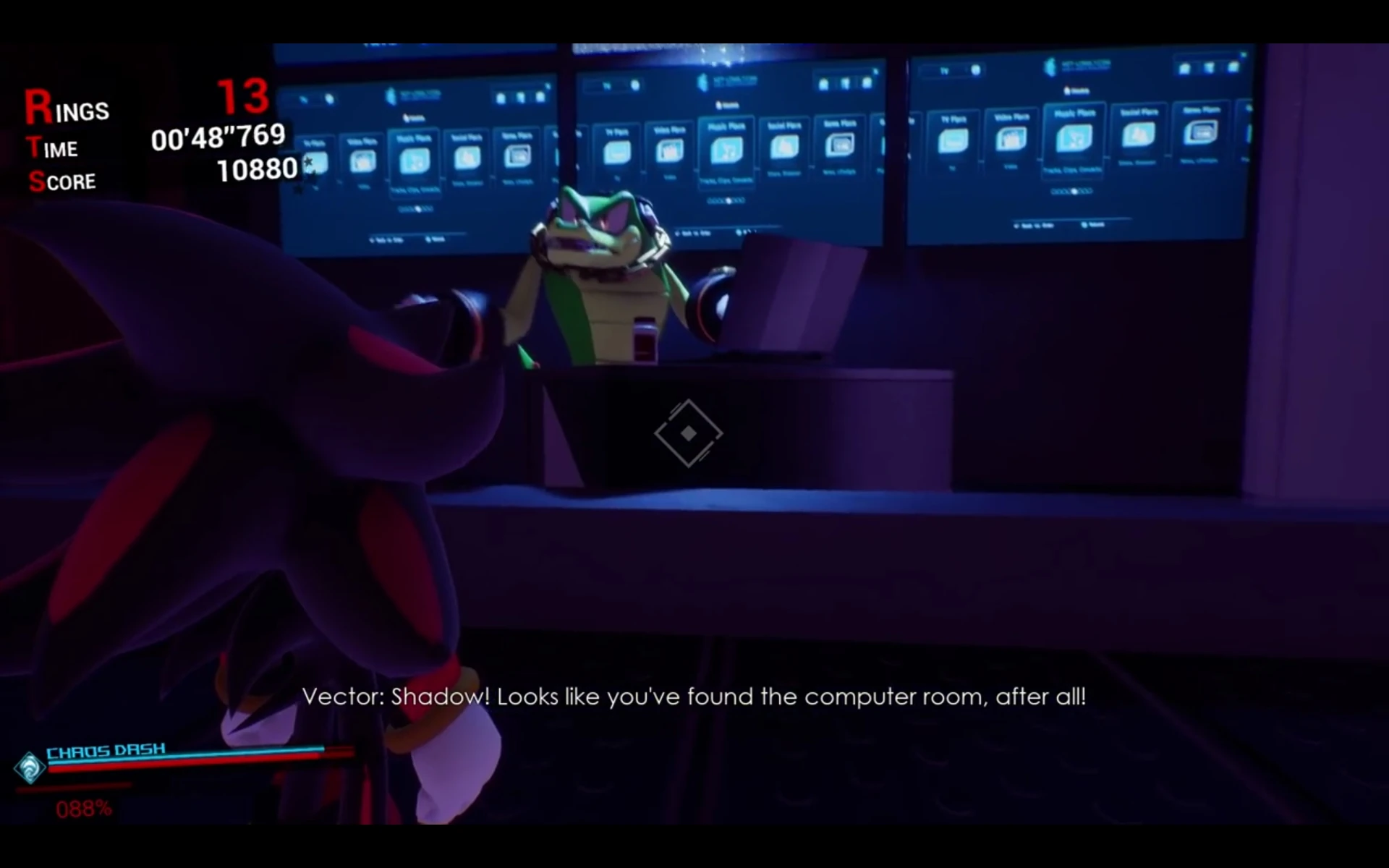Image resolution: width=1389 pixels, height=868 pixels.
Task: Click the TV Pack tile icon
Action: (616, 150)
